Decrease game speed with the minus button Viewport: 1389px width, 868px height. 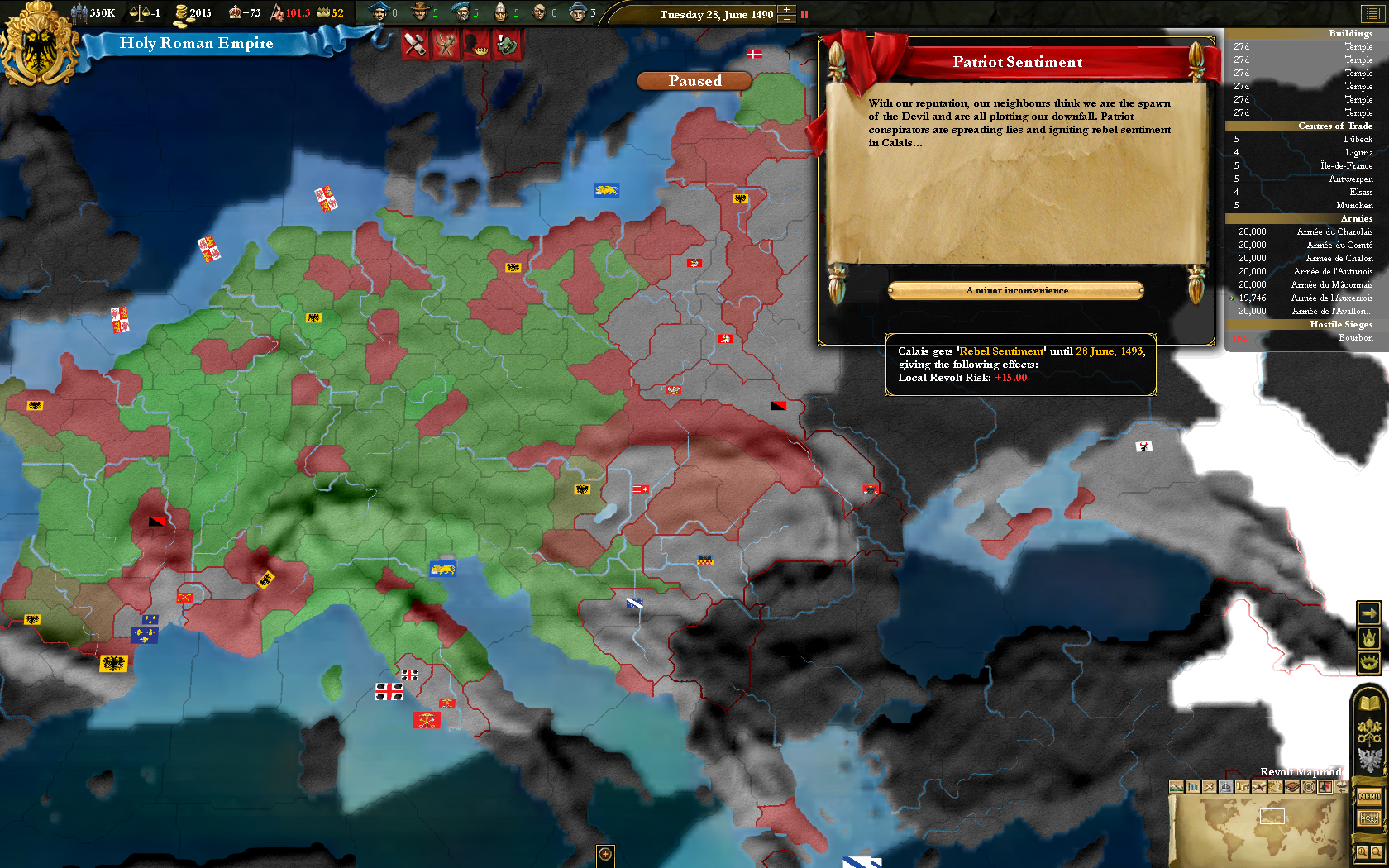click(786, 19)
